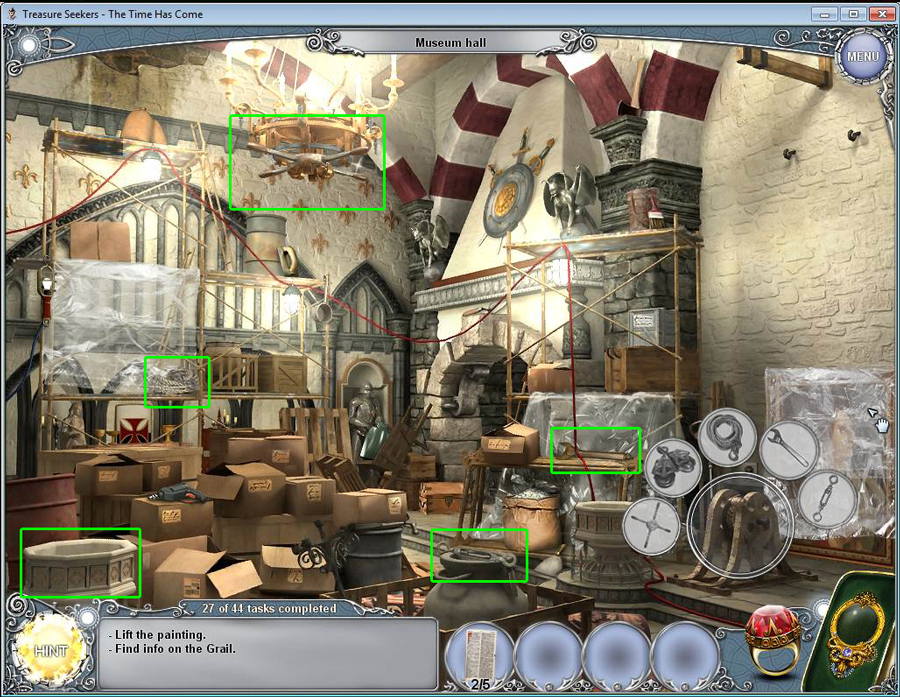The image size is (900, 697).
Task: Click the red ruby ring
Action: coord(773,638)
